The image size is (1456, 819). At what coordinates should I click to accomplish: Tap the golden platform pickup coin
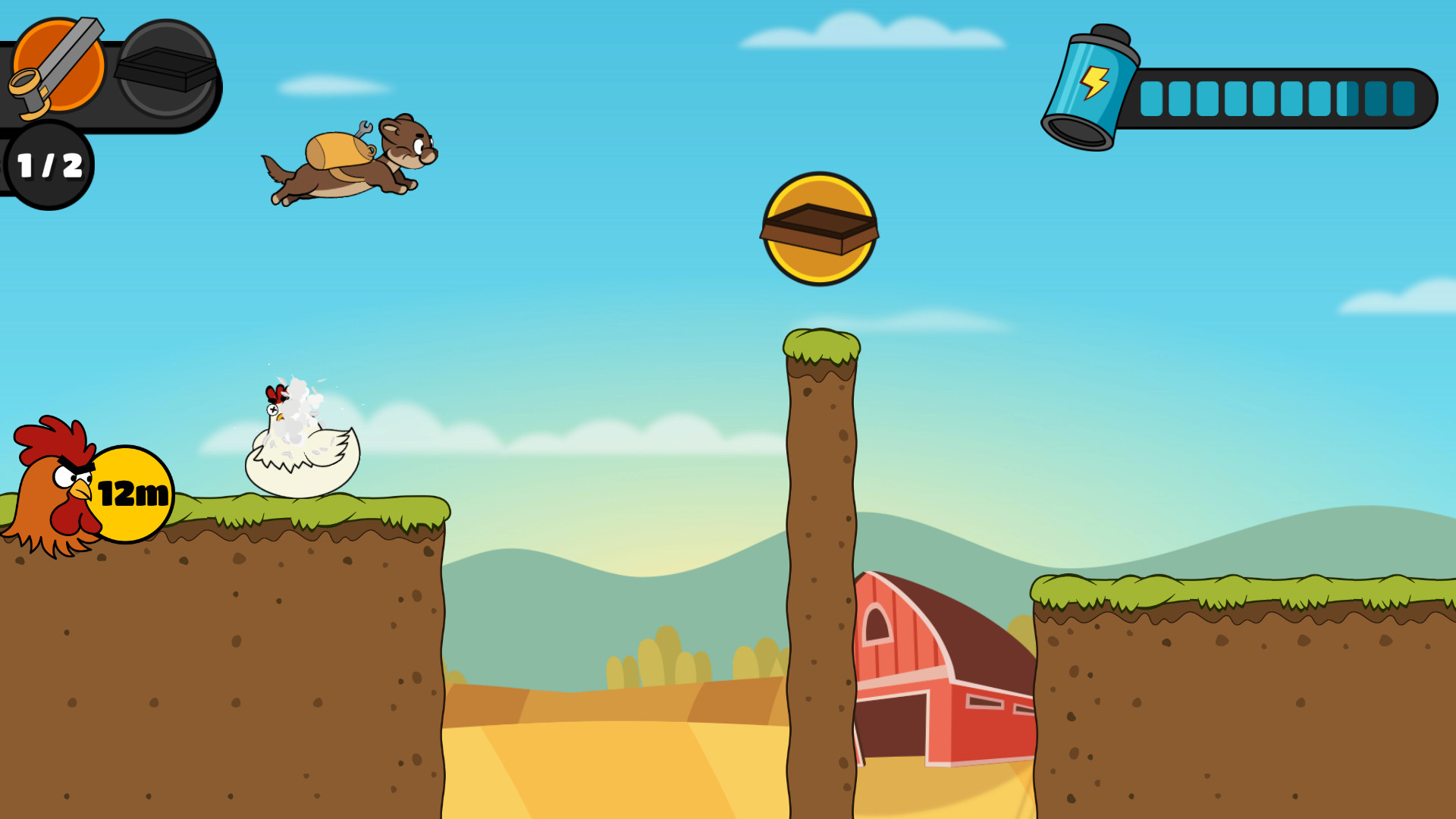[819, 227]
